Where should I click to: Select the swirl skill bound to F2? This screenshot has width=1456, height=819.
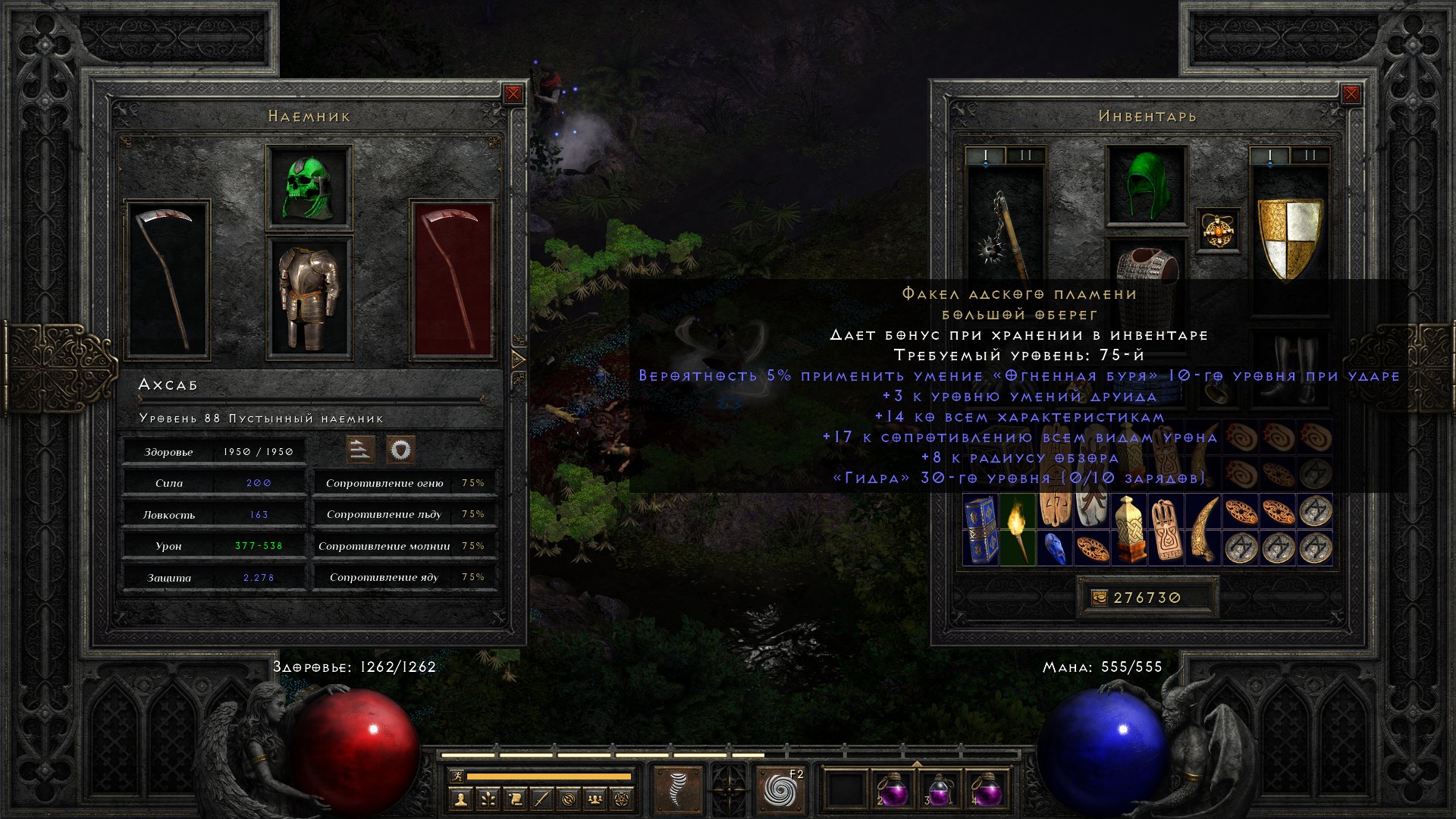[780, 789]
